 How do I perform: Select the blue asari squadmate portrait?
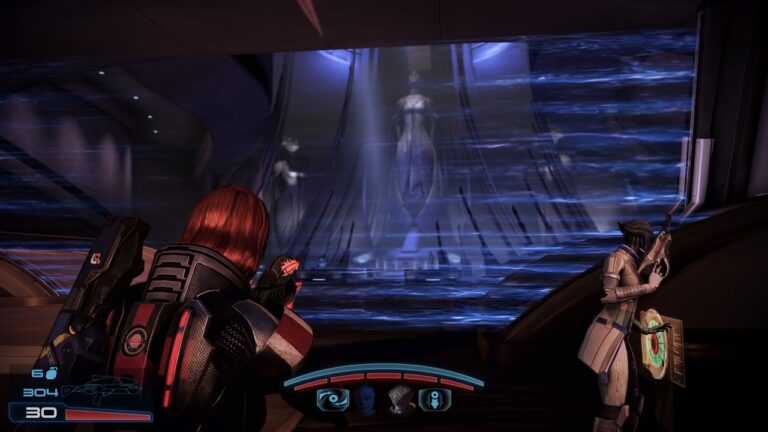(365, 400)
